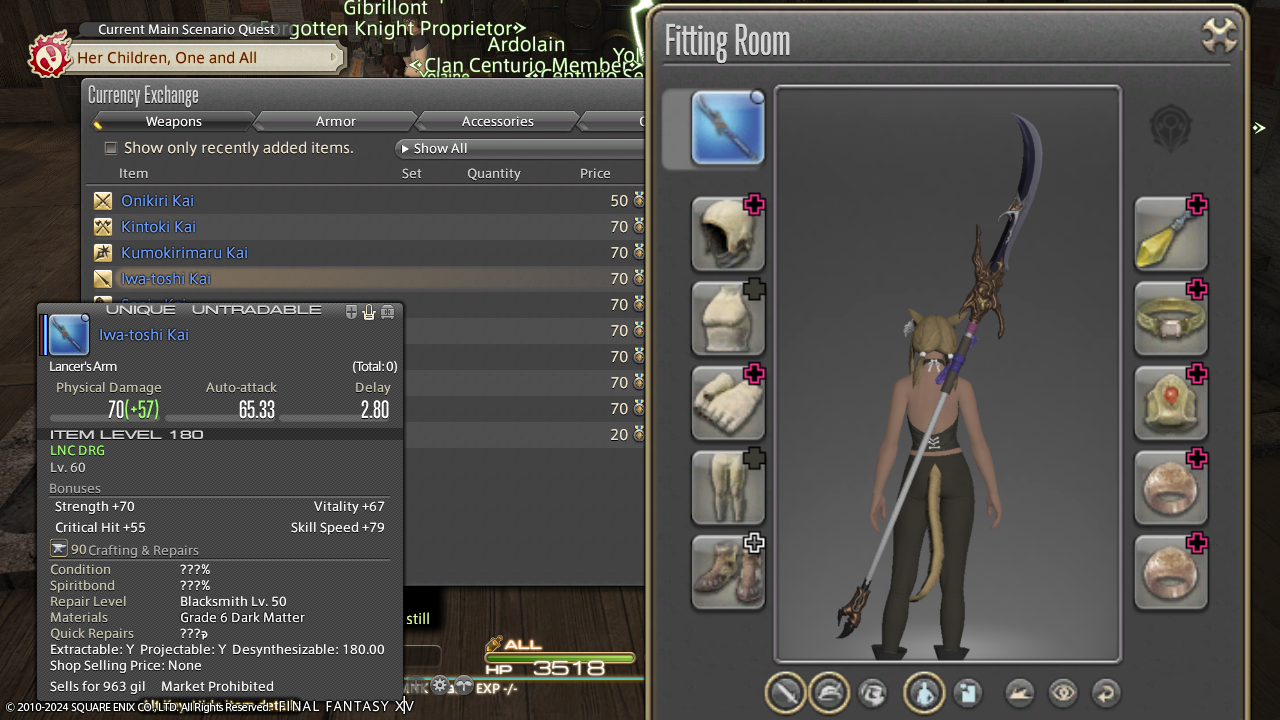Close the Fitting Room window
The image size is (1280, 720).
pos(1219,37)
